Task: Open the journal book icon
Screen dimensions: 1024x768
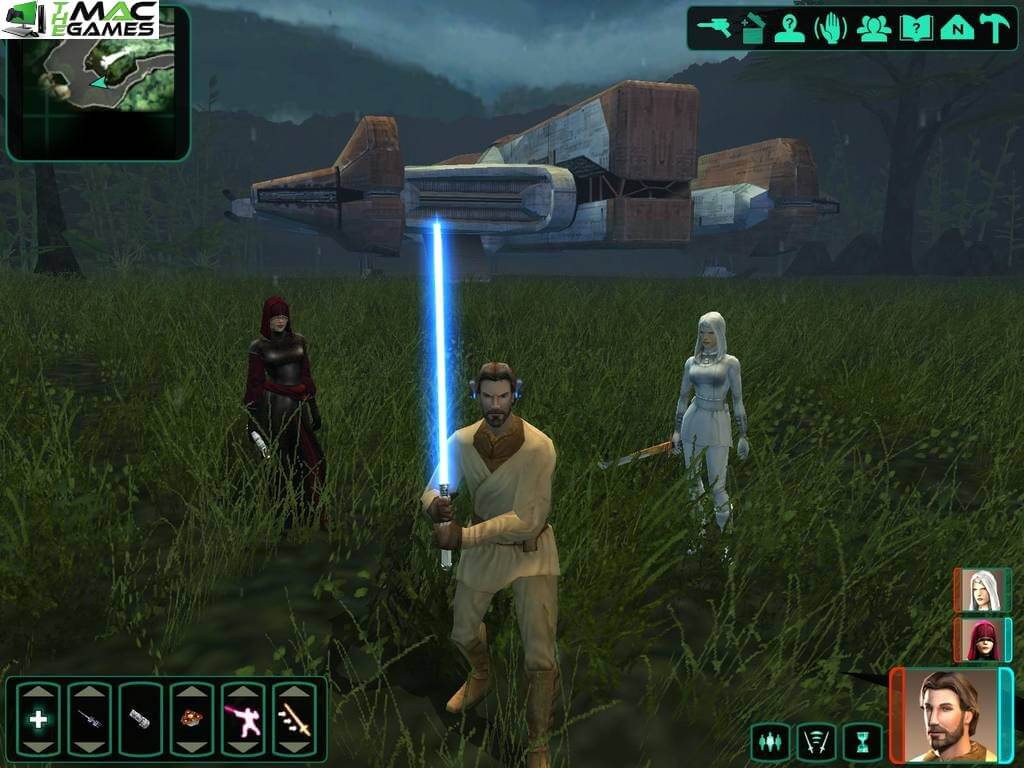Action: (x=915, y=28)
